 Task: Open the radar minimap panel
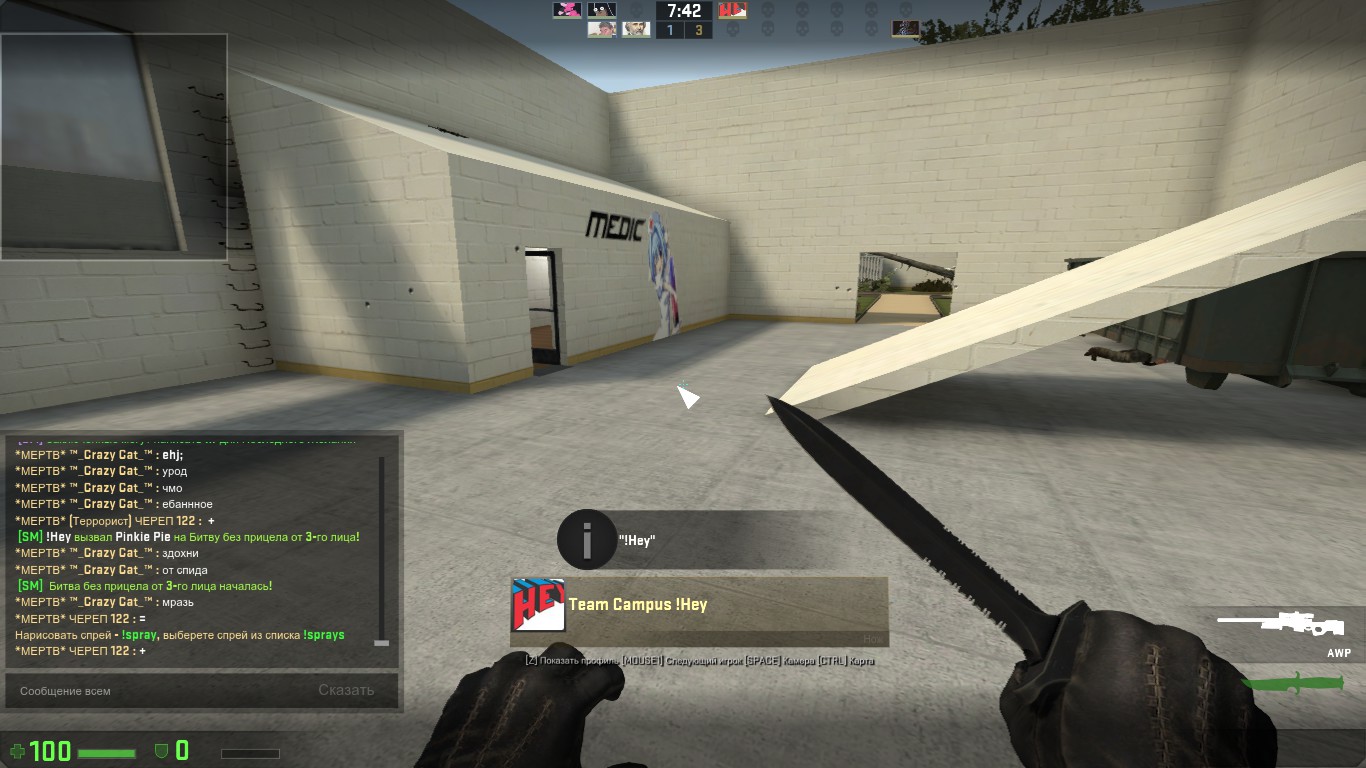tap(114, 147)
